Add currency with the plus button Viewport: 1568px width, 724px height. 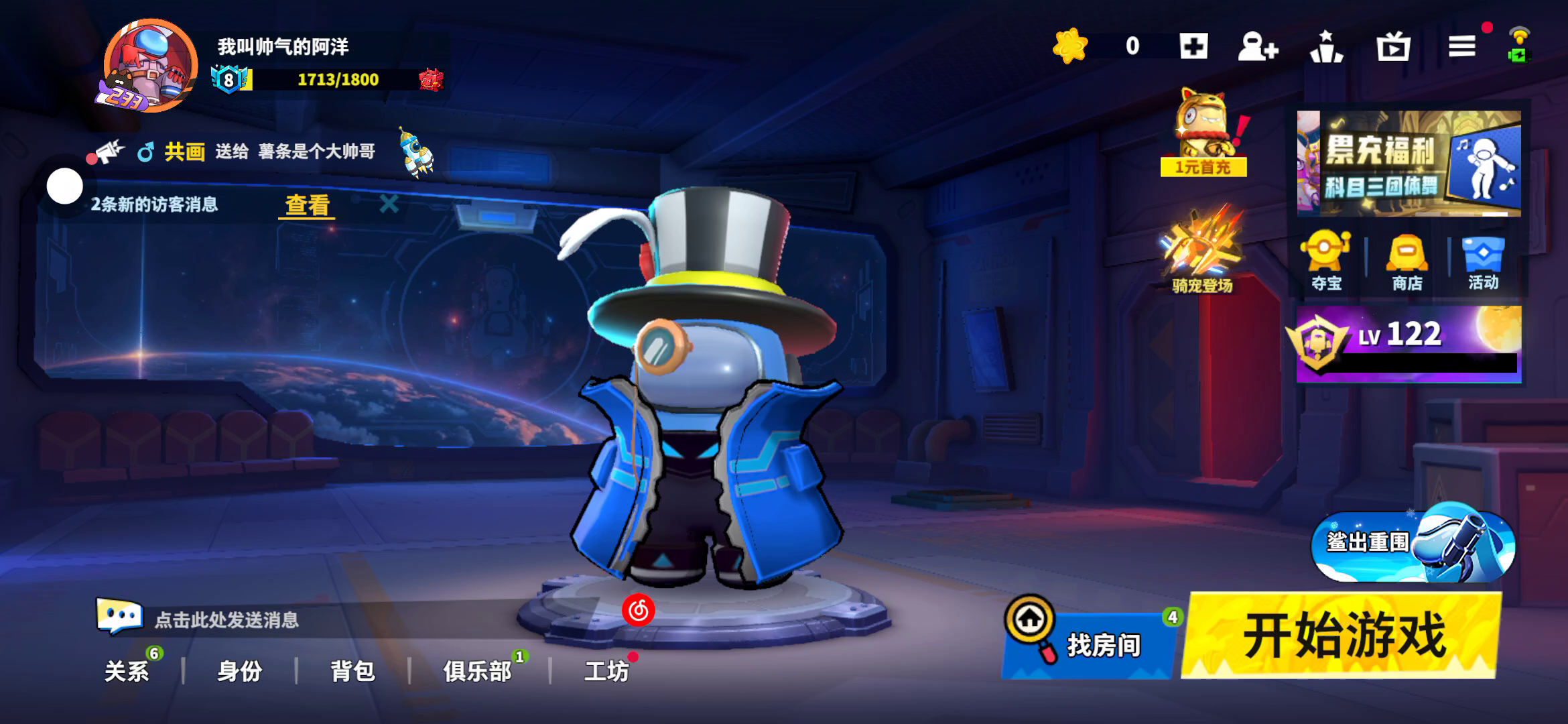pos(1193,46)
